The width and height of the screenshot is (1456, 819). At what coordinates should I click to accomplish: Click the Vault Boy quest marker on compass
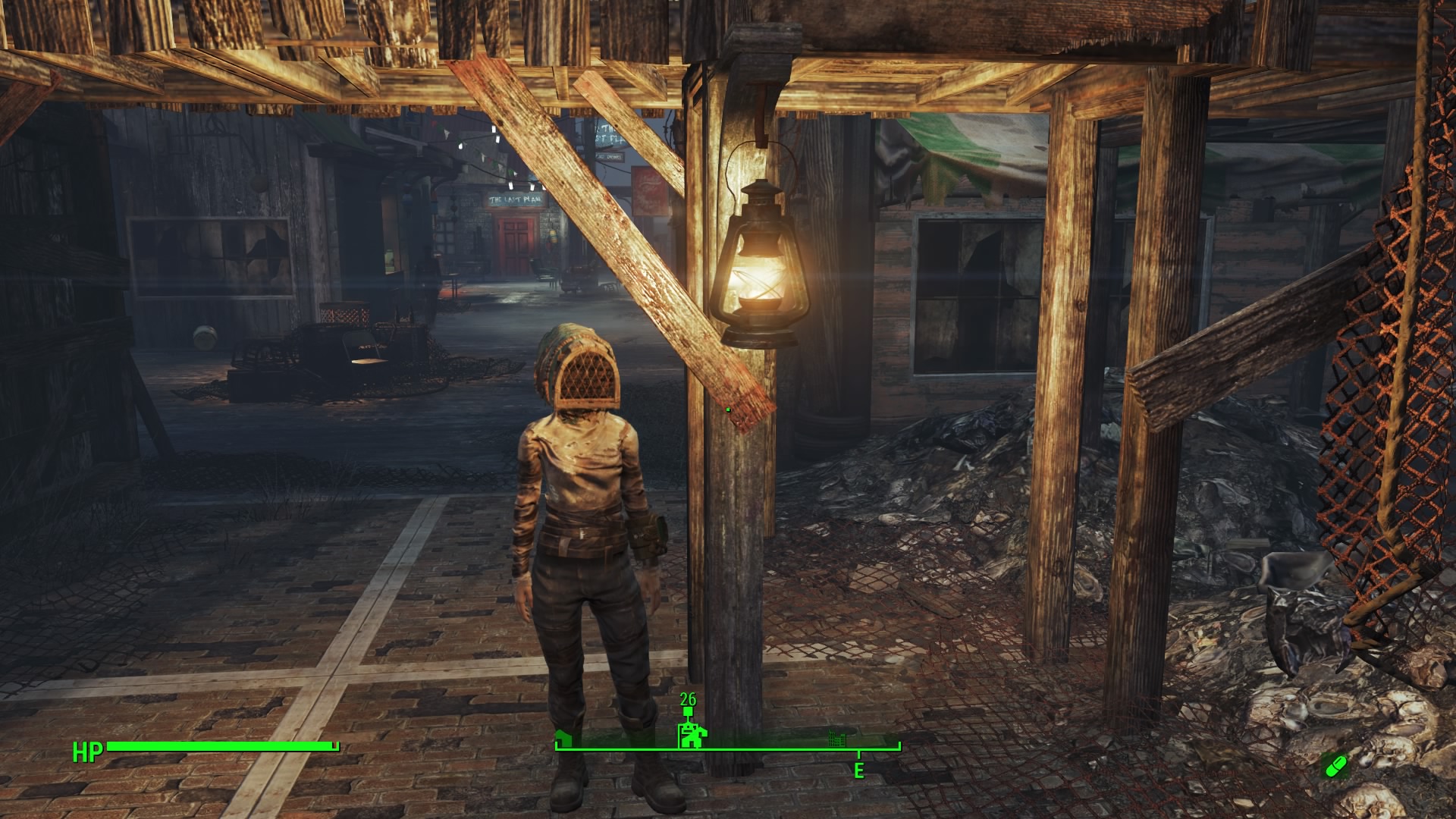tap(691, 735)
